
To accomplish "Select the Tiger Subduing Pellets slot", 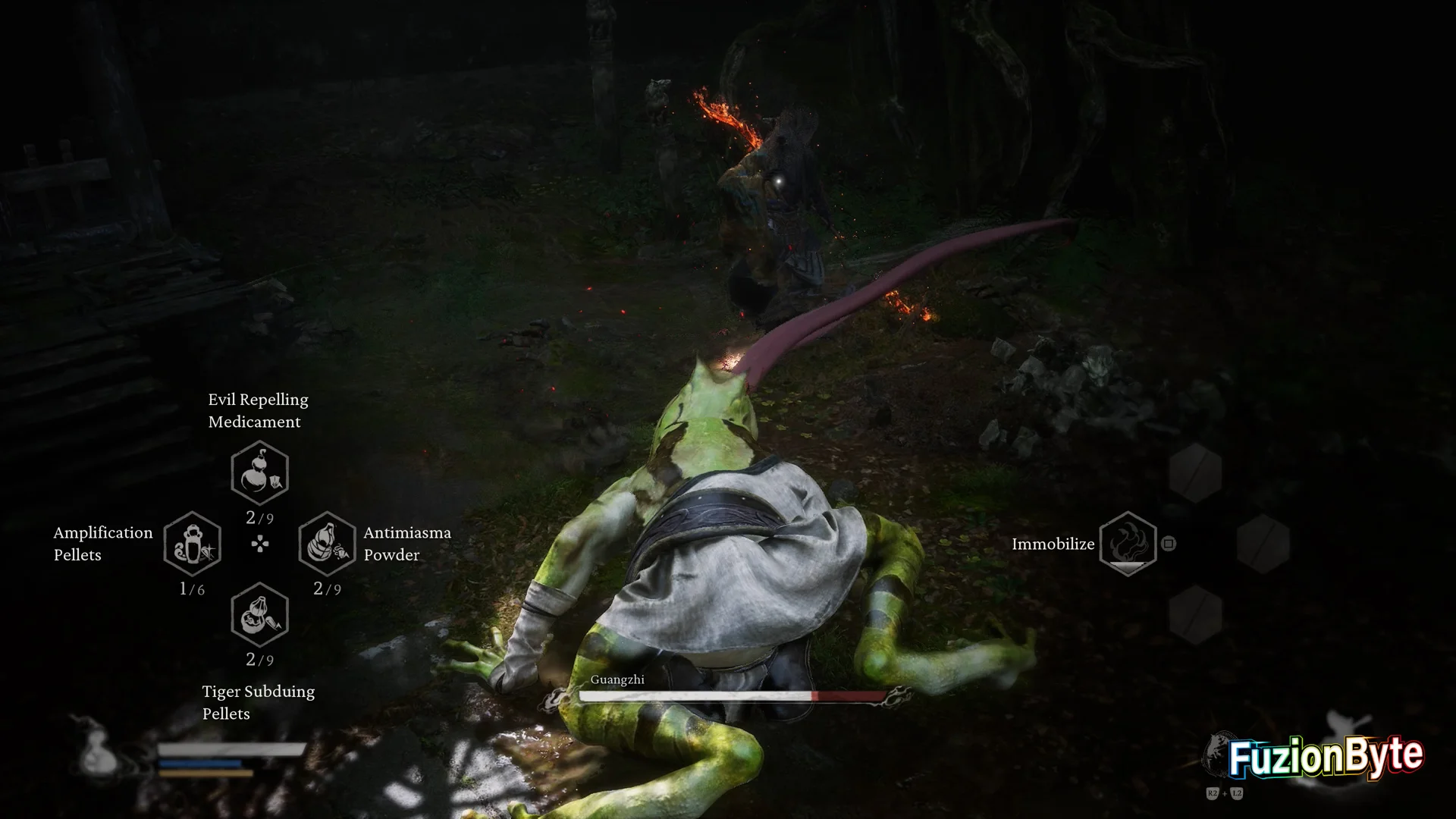I will point(259,614).
